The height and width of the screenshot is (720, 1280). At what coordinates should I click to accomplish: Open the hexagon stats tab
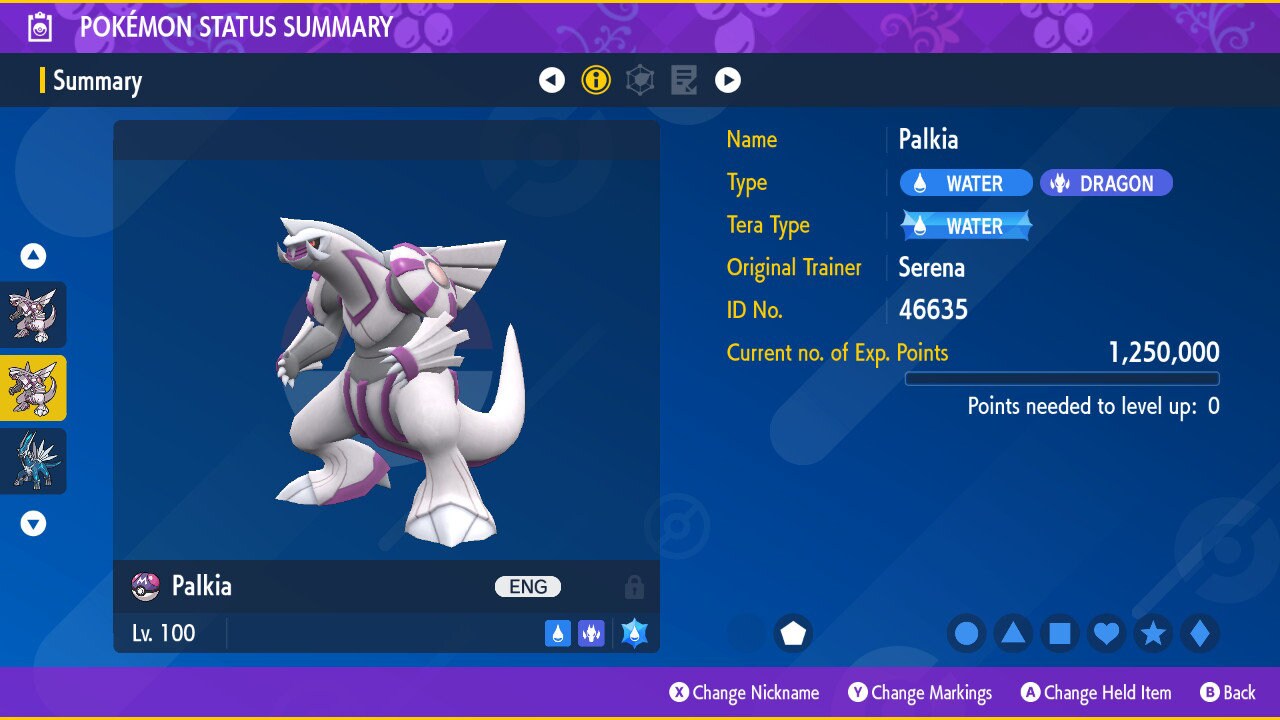click(x=640, y=80)
